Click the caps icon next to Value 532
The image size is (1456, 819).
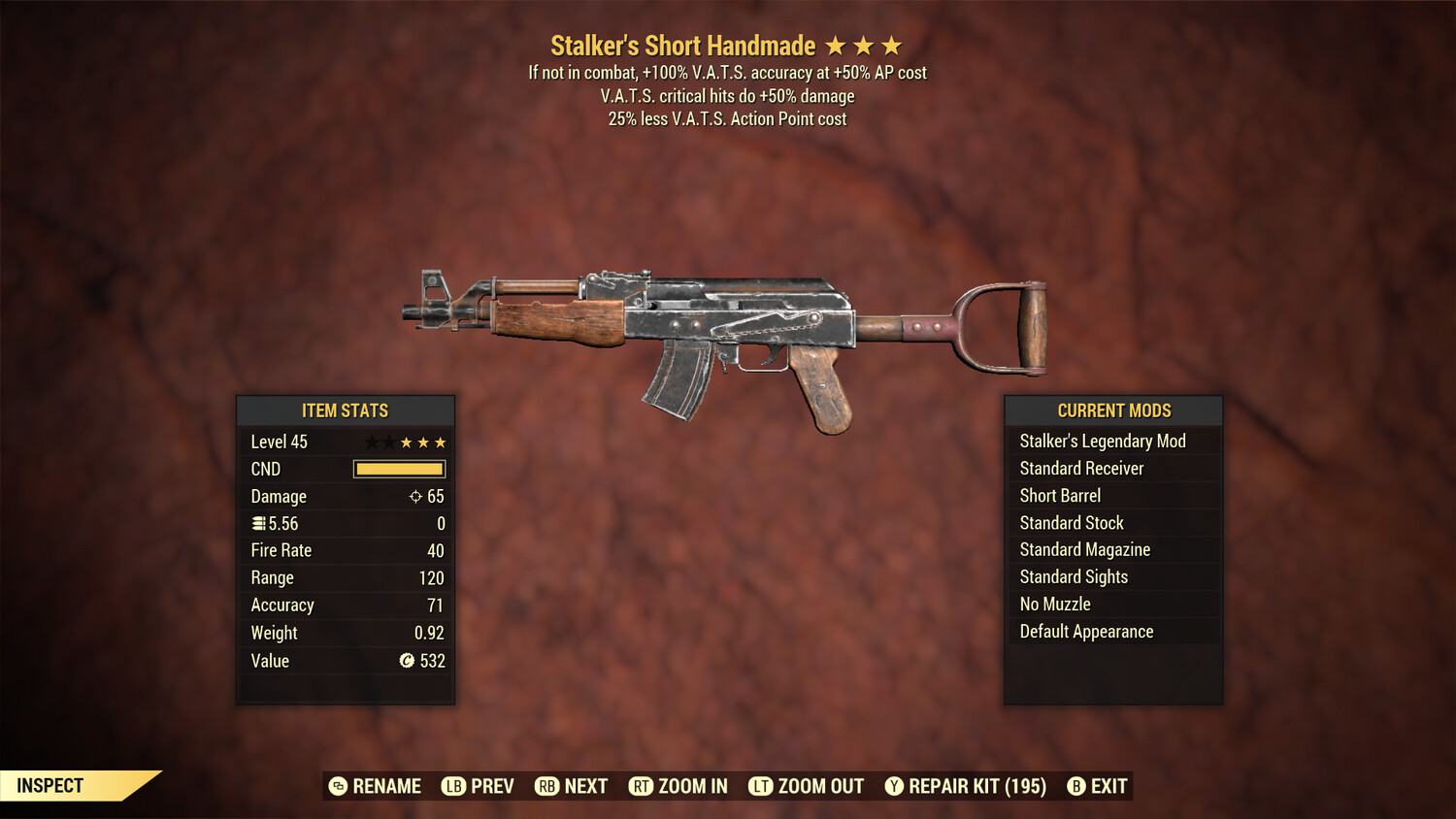click(x=409, y=661)
